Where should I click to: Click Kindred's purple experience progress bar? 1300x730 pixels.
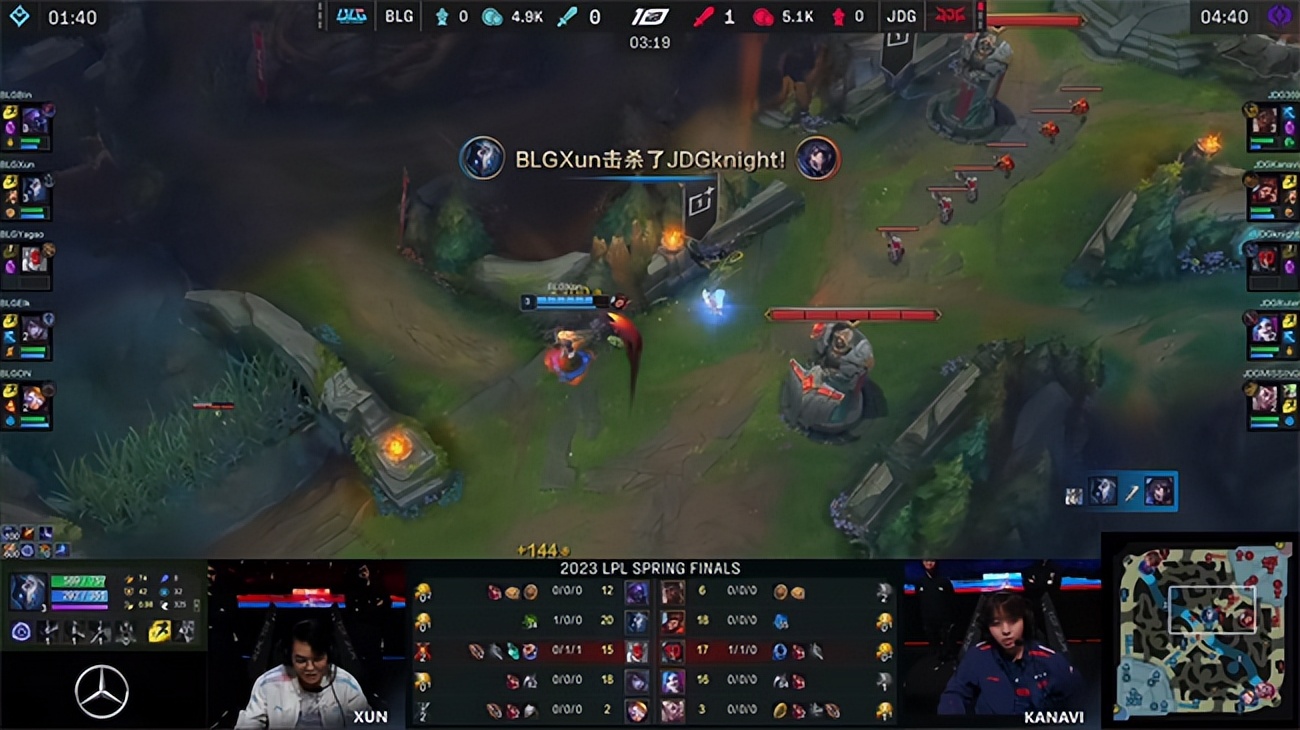(x=79, y=606)
